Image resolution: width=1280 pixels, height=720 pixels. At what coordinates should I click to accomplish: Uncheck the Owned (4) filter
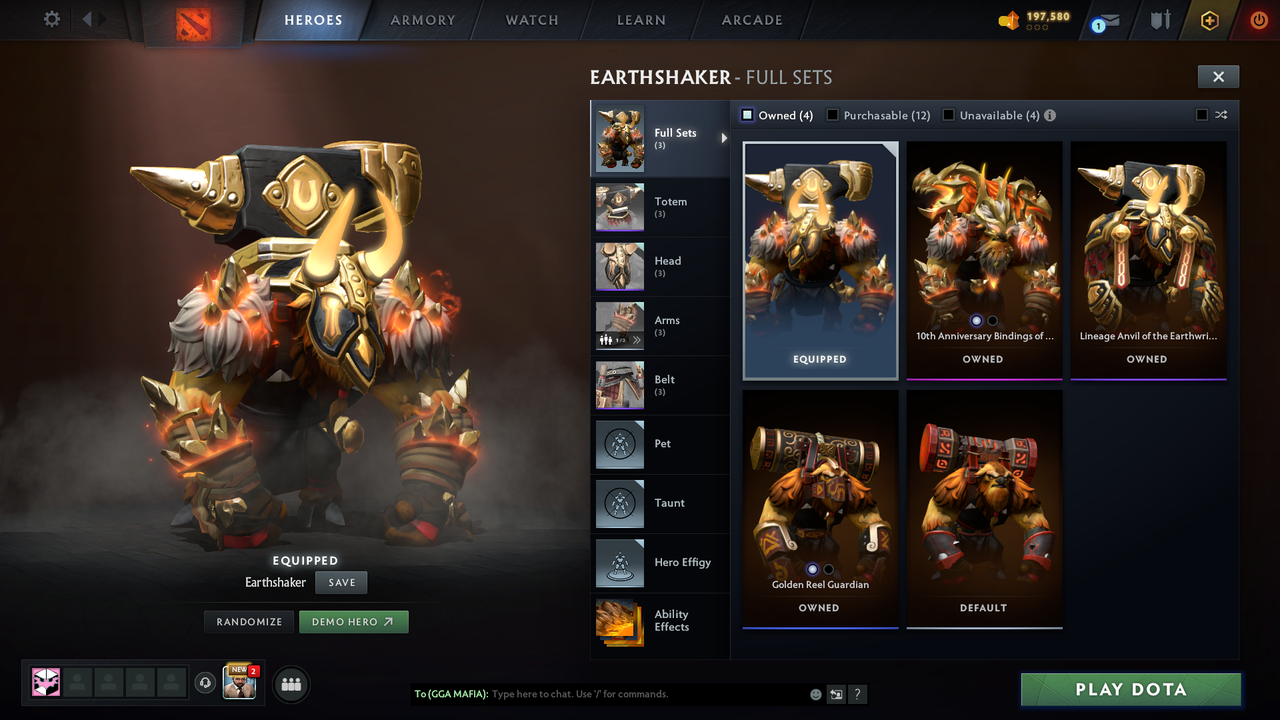pos(746,115)
